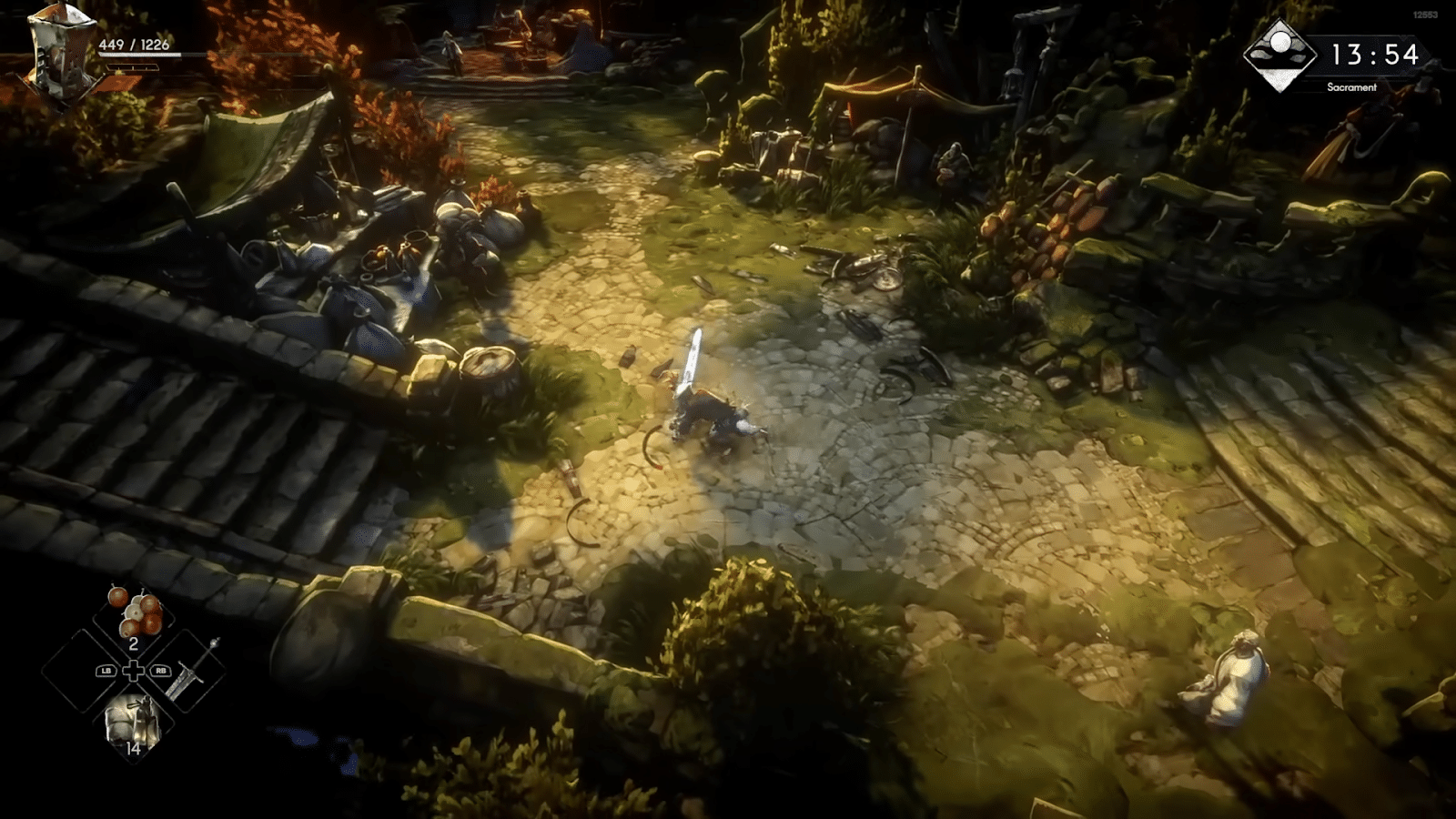Select the greatsword weapon quick slot
Image resolution: width=1456 pixels, height=819 pixels.
point(194,671)
